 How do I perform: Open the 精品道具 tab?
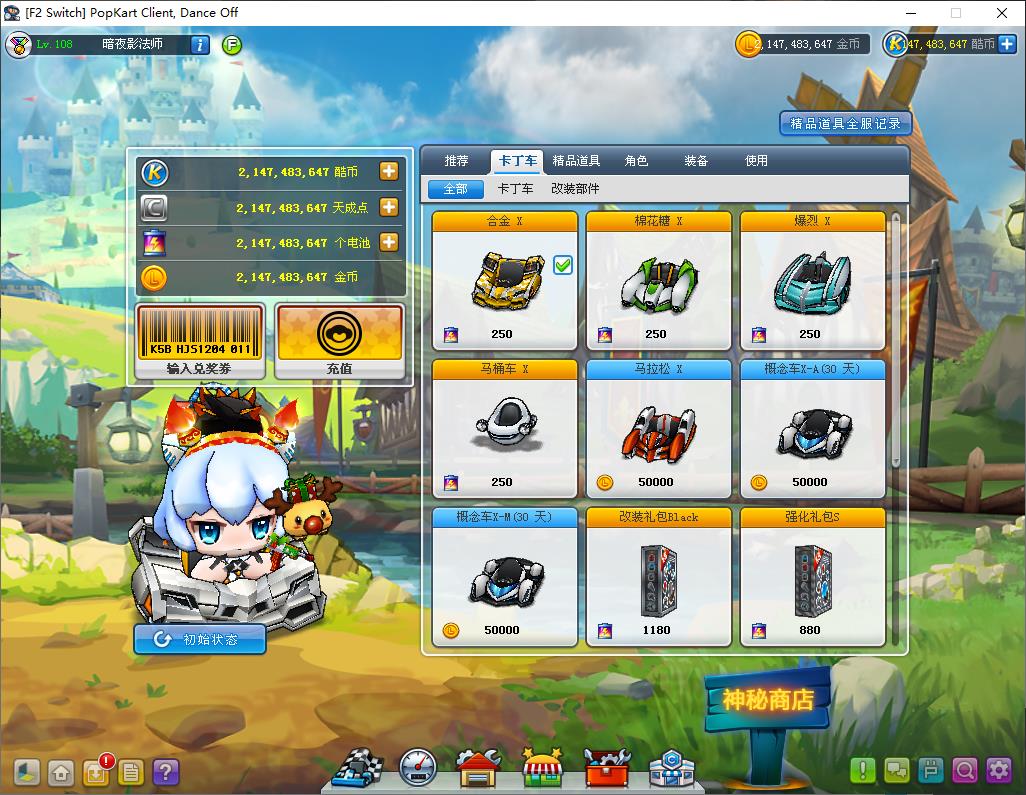click(x=576, y=161)
